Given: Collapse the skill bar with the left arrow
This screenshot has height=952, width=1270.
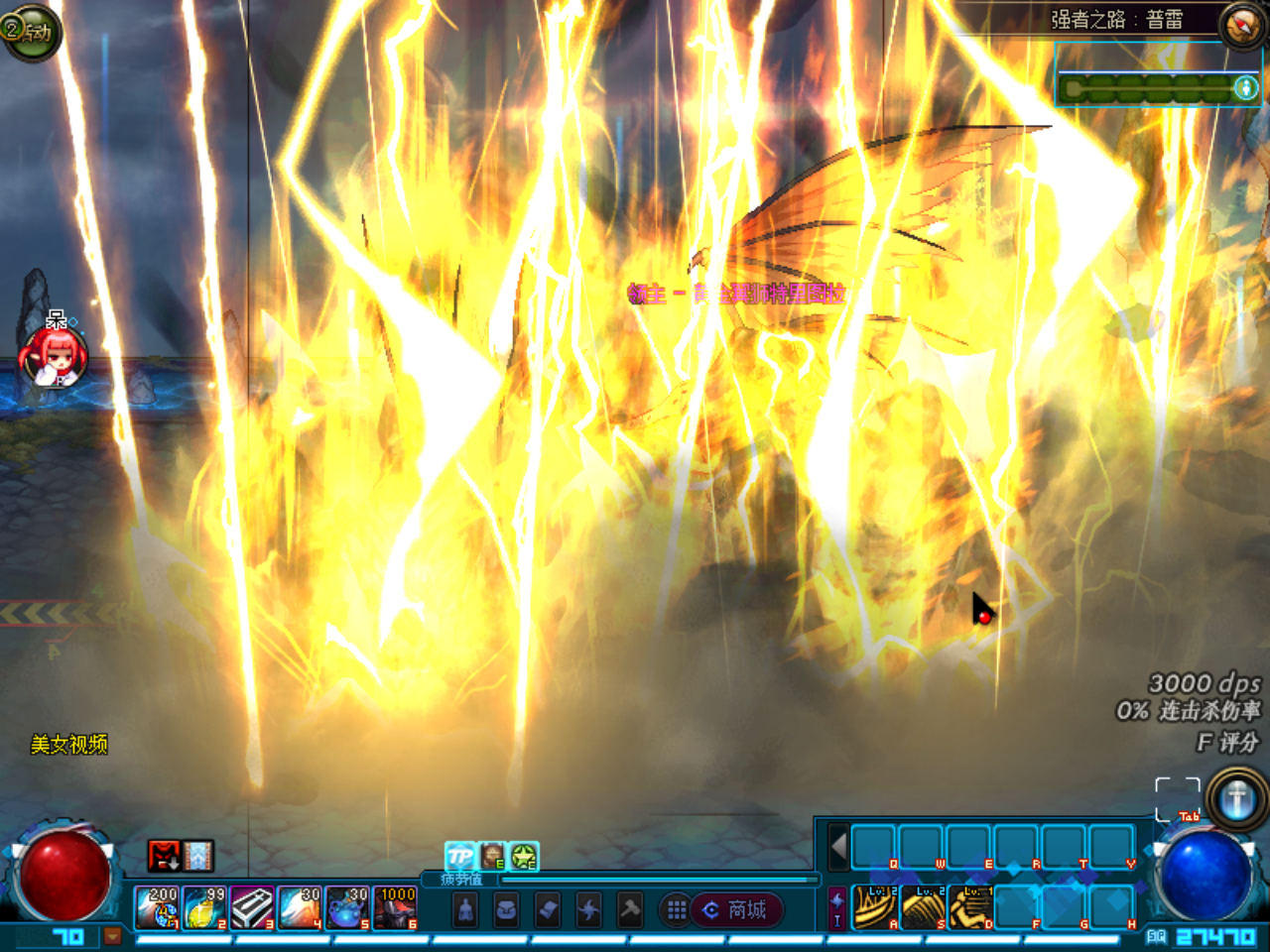Looking at the screenshot, I should 838,848.
